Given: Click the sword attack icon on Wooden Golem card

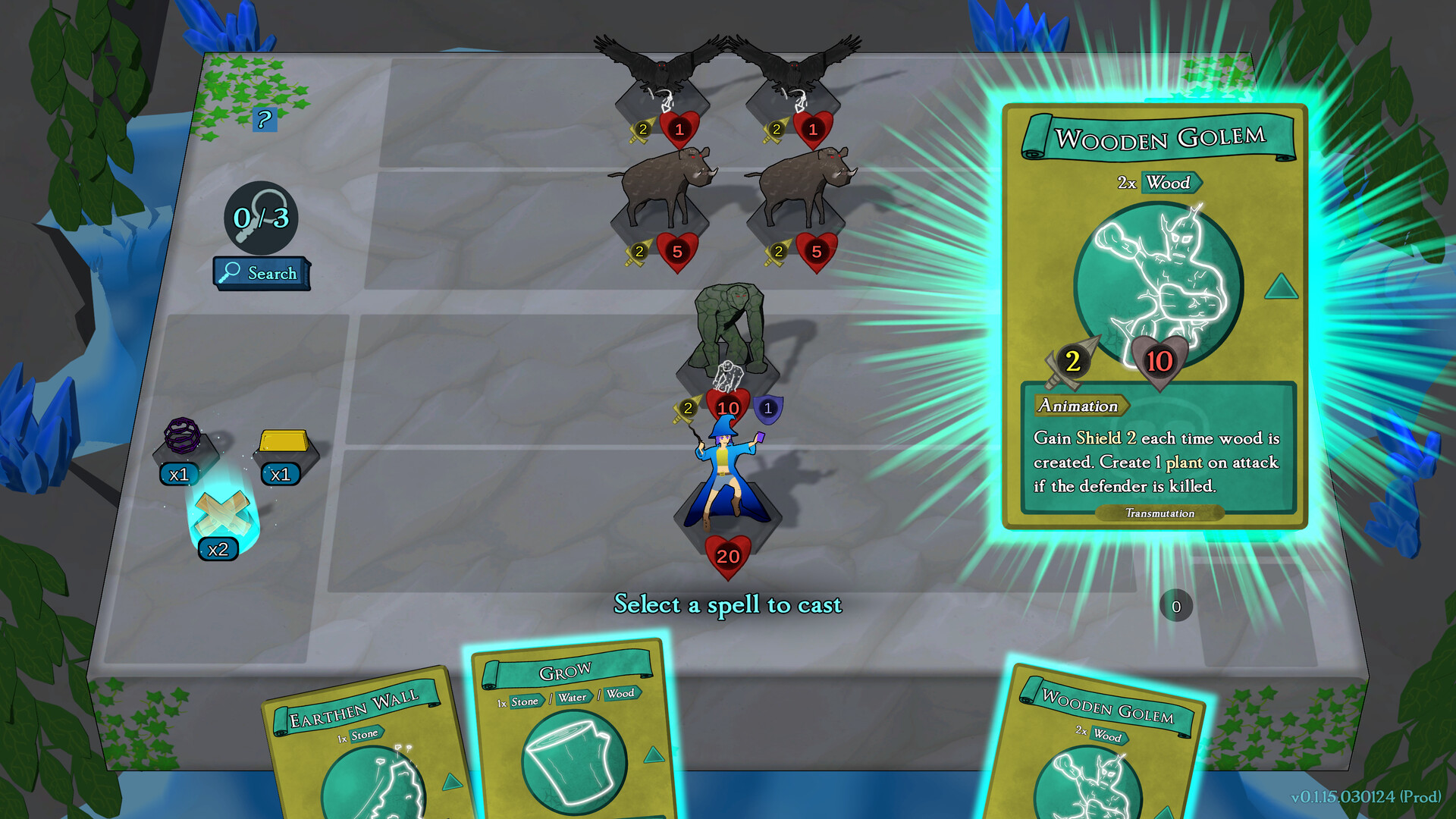Looking at the screenshot, I should click(1069, 362).
